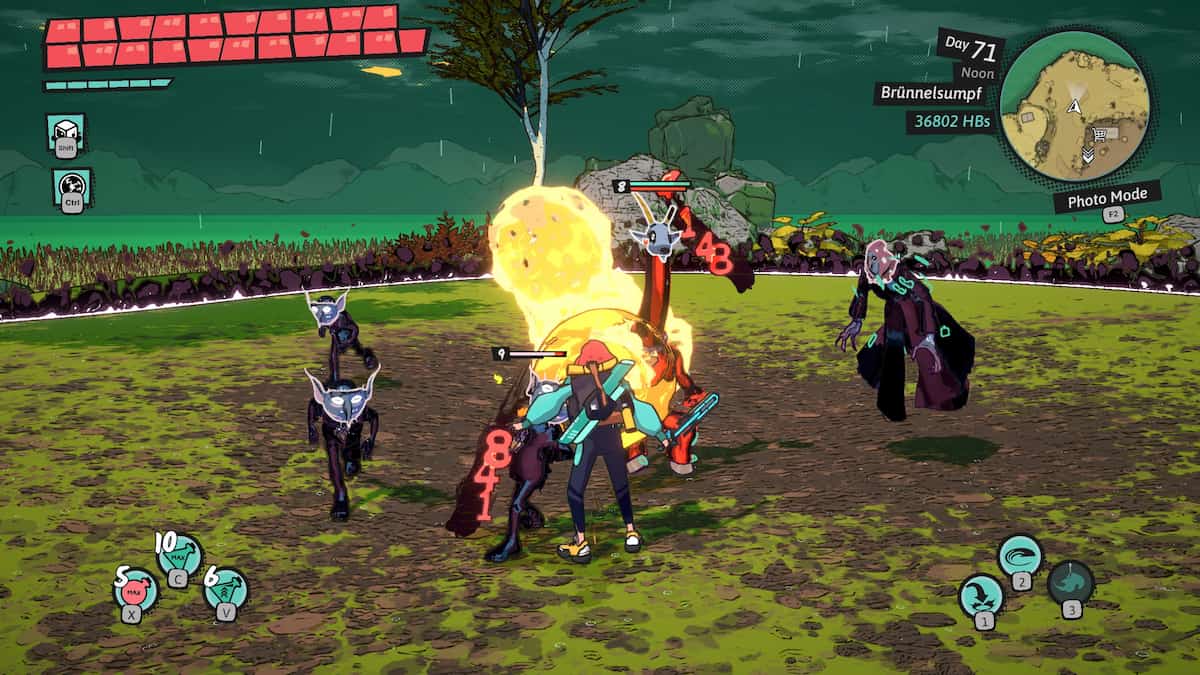Use the teal flask with count 10
This screenshot has height=675, width=1200.
181,555
